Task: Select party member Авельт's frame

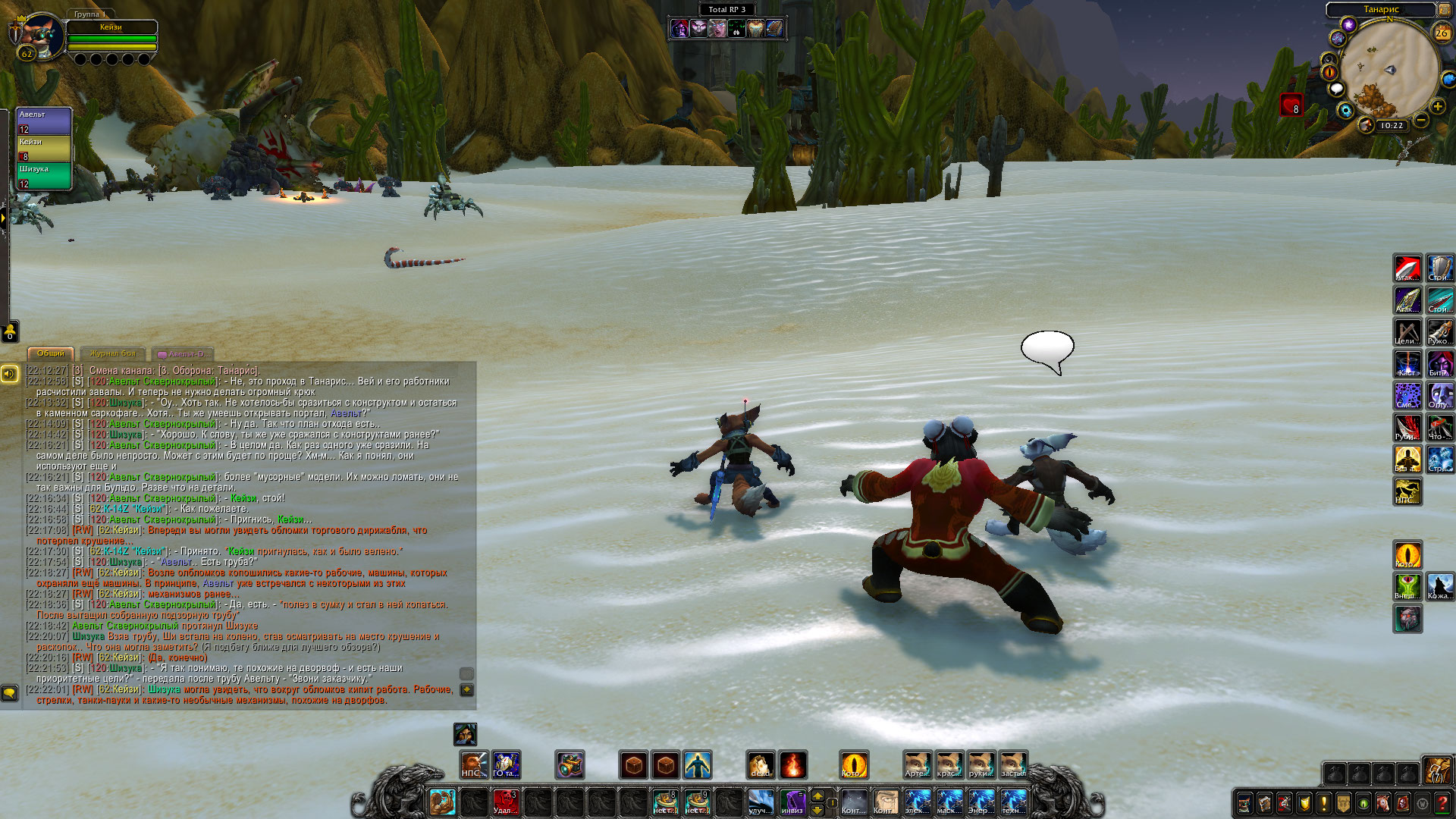Action: 44,121
